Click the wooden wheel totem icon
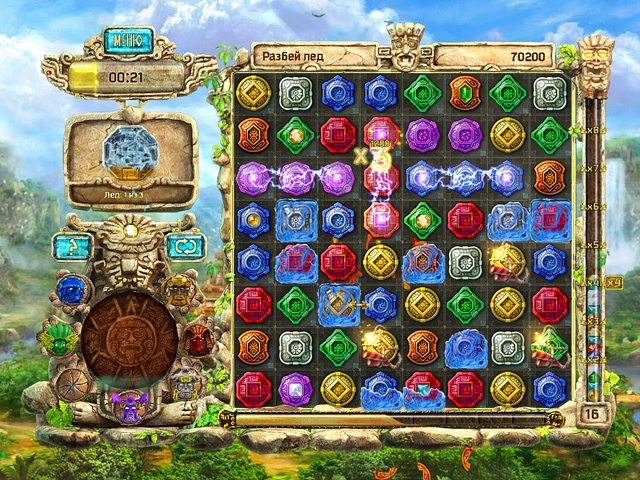 pos(73,383)
